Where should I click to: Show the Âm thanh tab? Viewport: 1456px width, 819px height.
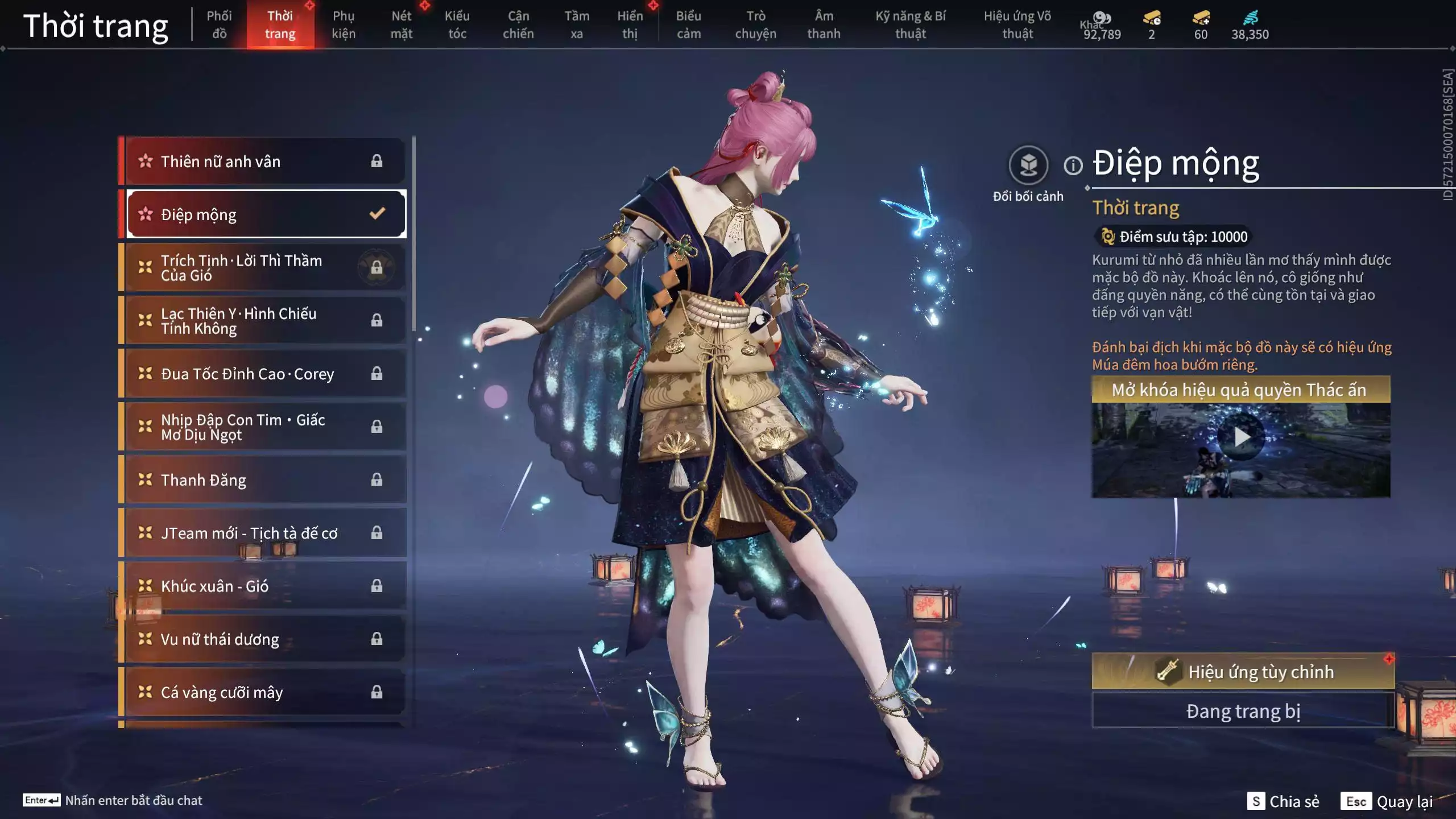(824, 24)
